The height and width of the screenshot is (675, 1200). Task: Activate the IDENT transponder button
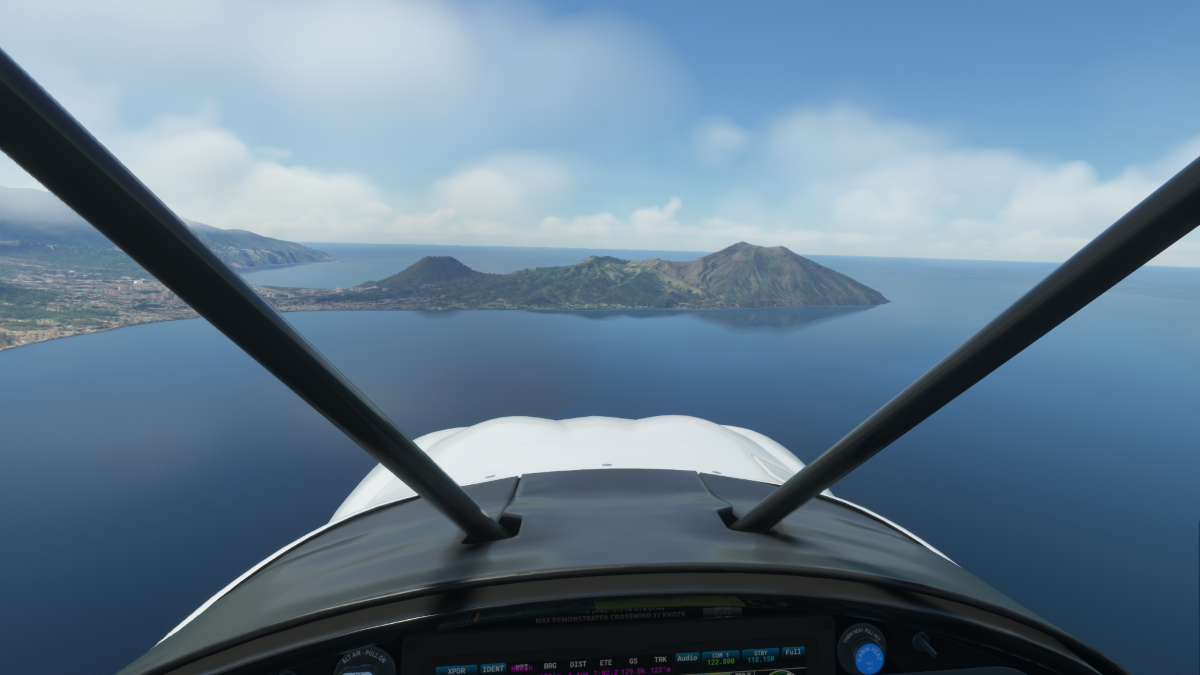[x=493, y=668]
